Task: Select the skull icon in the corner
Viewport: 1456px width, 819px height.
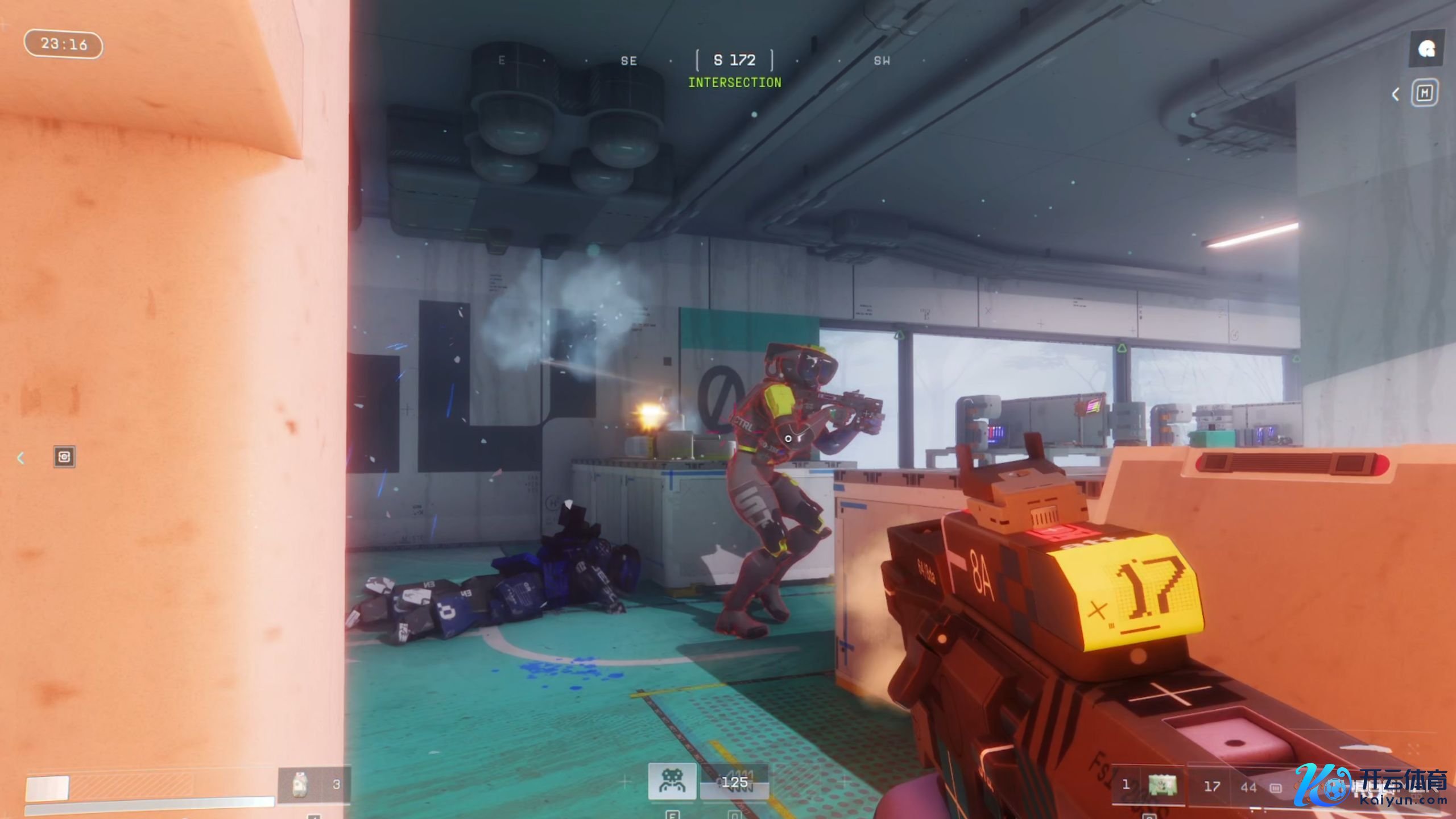Action: coord(1426,49)
